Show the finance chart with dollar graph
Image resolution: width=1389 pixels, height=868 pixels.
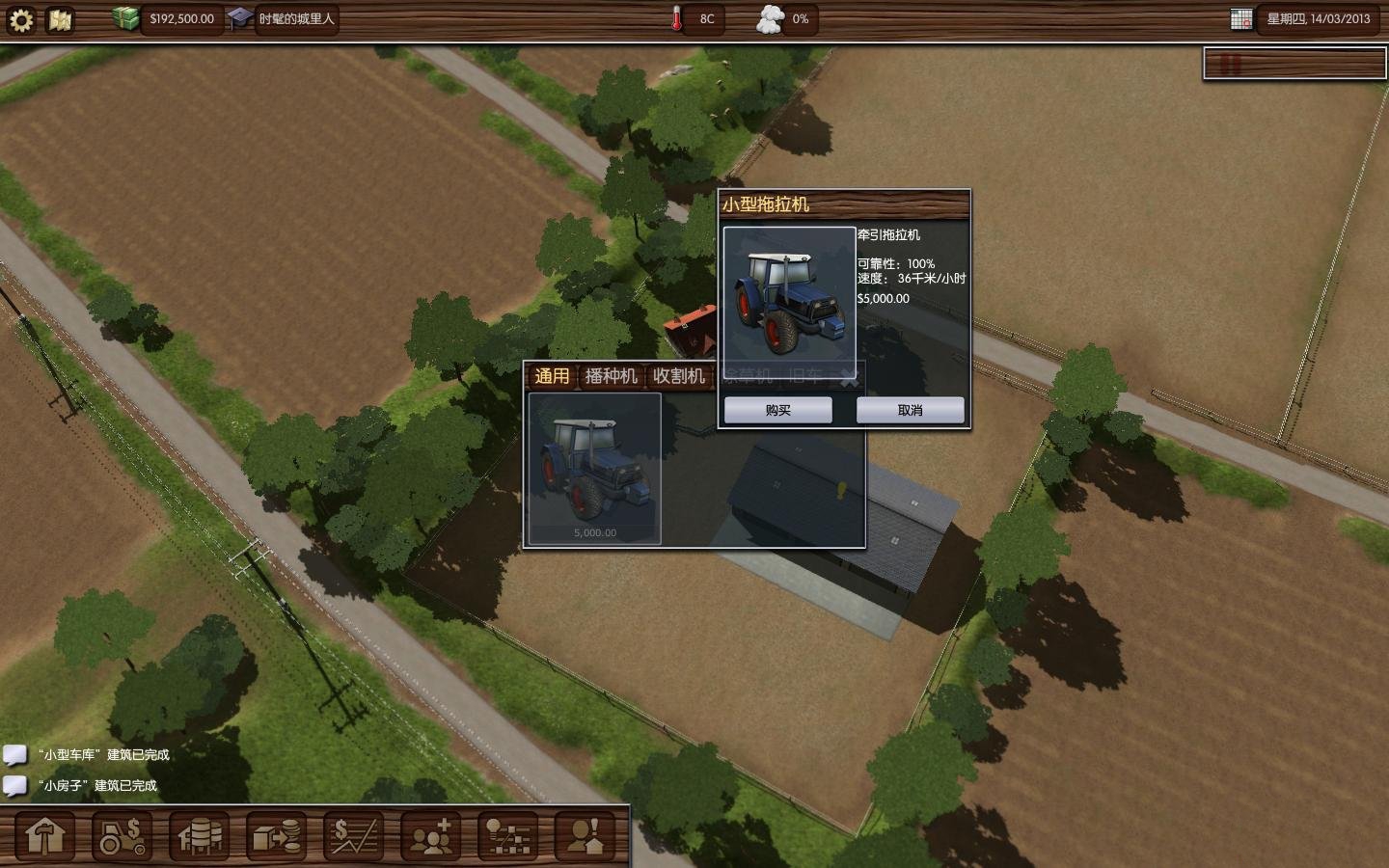click(x=354, y=836)
